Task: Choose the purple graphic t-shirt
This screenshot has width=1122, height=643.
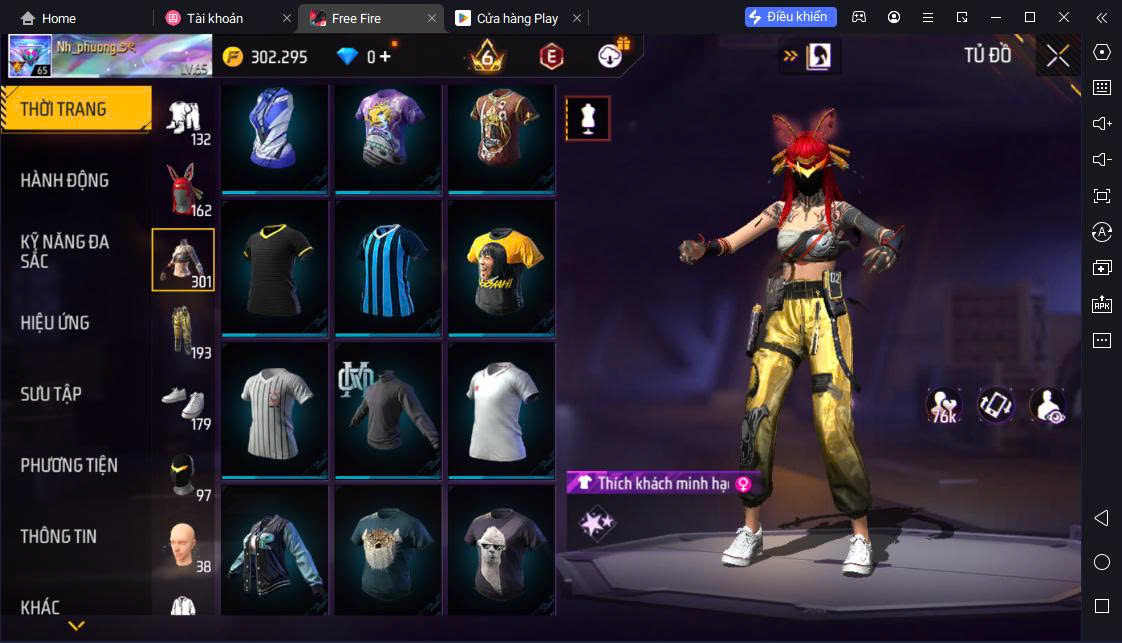Action: click(387, 136)
